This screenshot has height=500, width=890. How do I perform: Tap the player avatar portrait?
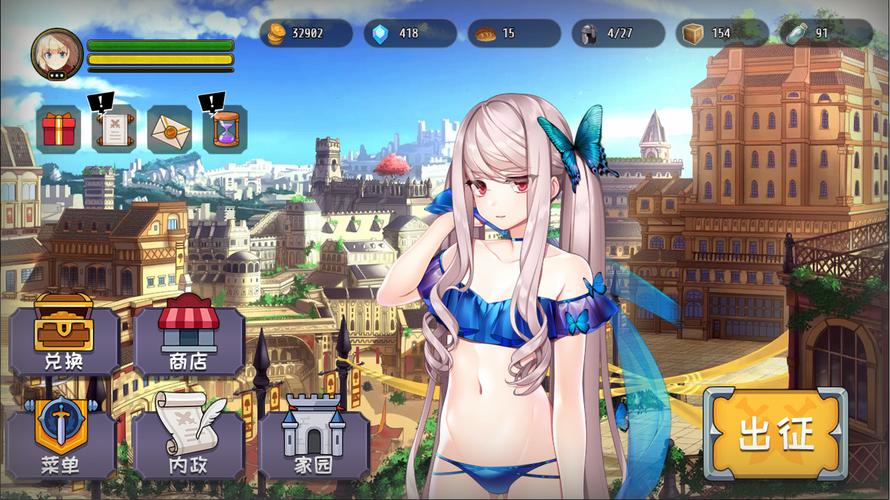pos(57,53)
